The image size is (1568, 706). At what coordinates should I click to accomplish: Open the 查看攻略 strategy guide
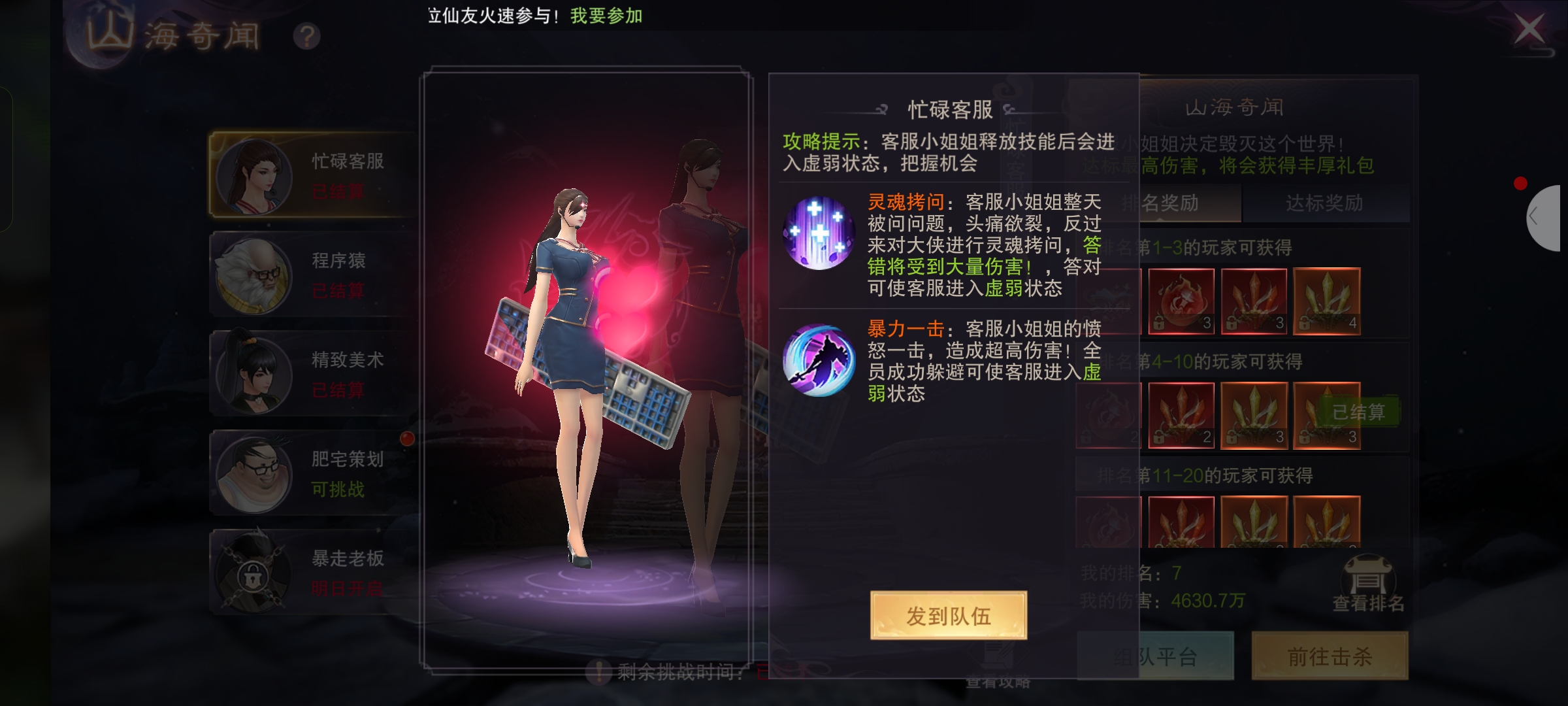point(998,680)
